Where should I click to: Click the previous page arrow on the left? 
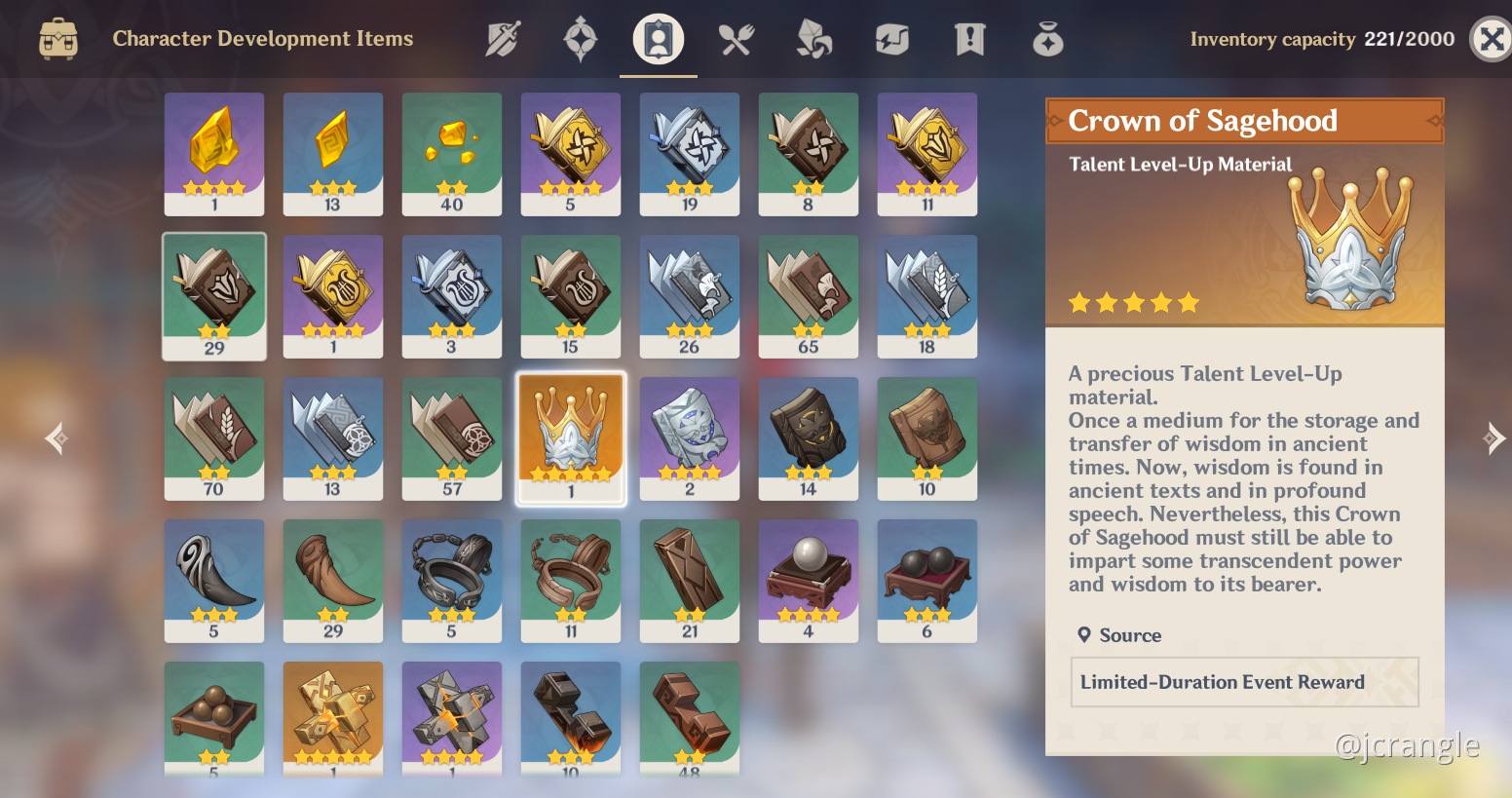[x=56, y=438]
